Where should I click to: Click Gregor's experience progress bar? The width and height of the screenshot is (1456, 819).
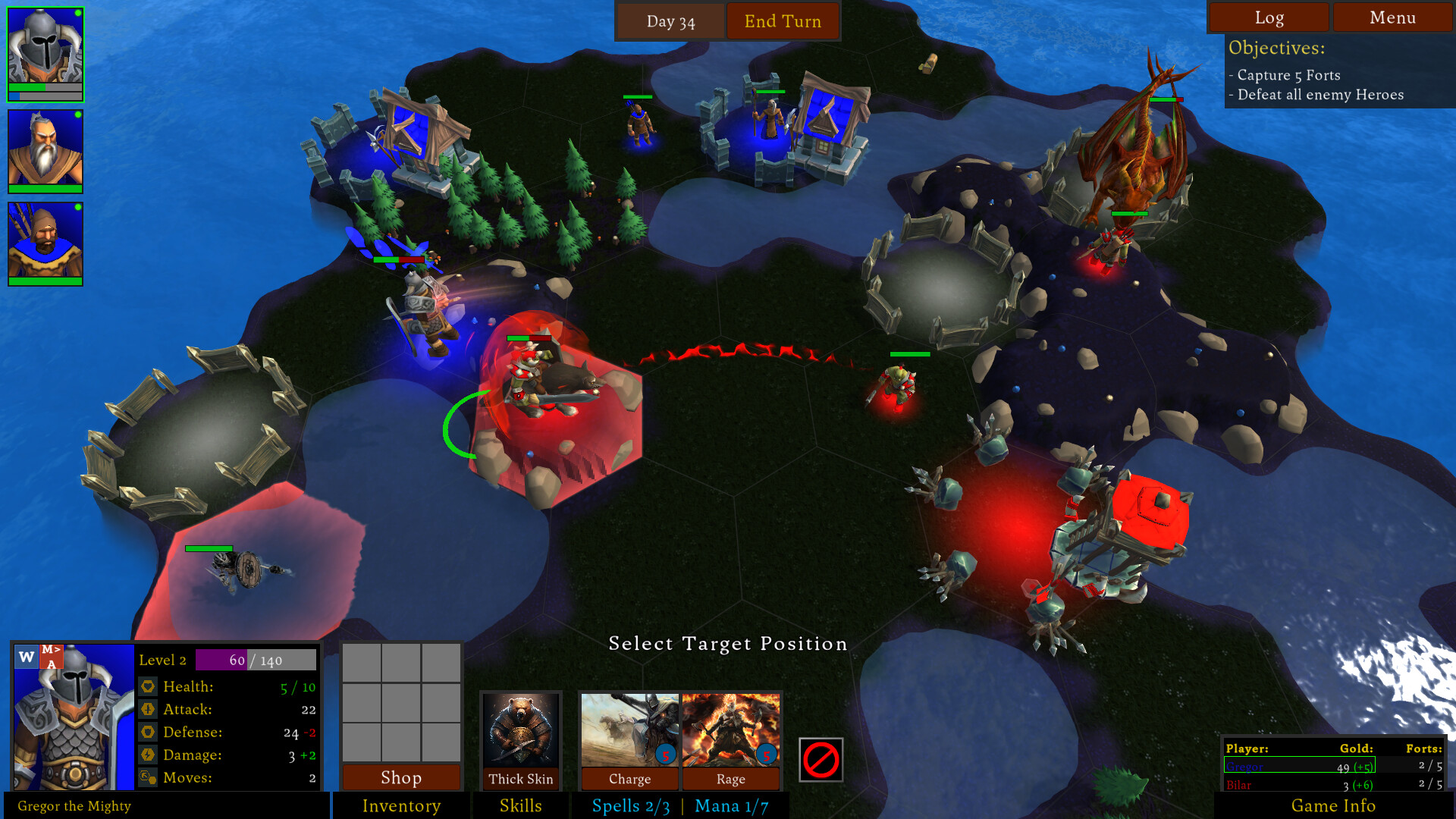coord(254,660)
